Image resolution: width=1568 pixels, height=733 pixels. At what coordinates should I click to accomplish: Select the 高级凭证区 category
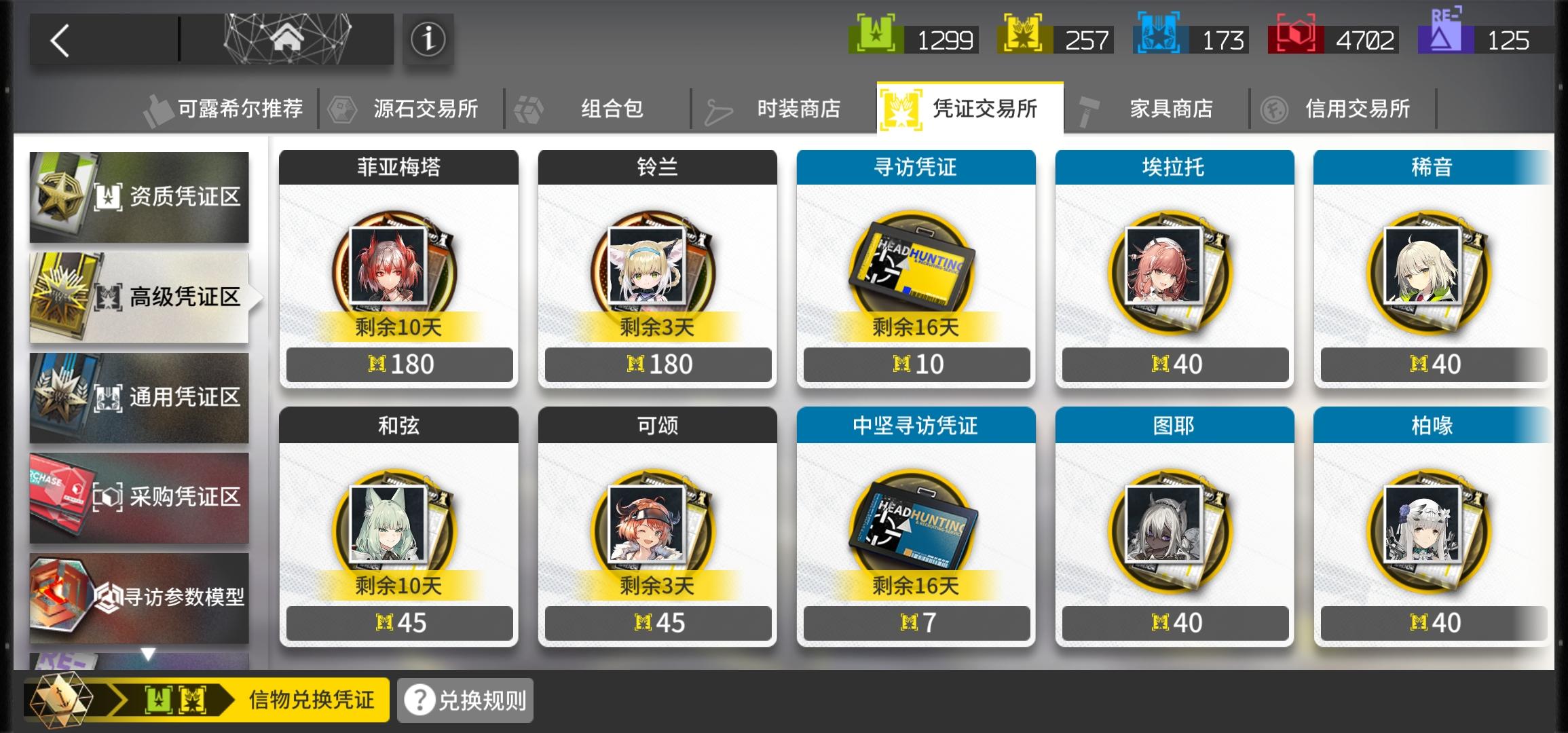click(x=139, y=297)
